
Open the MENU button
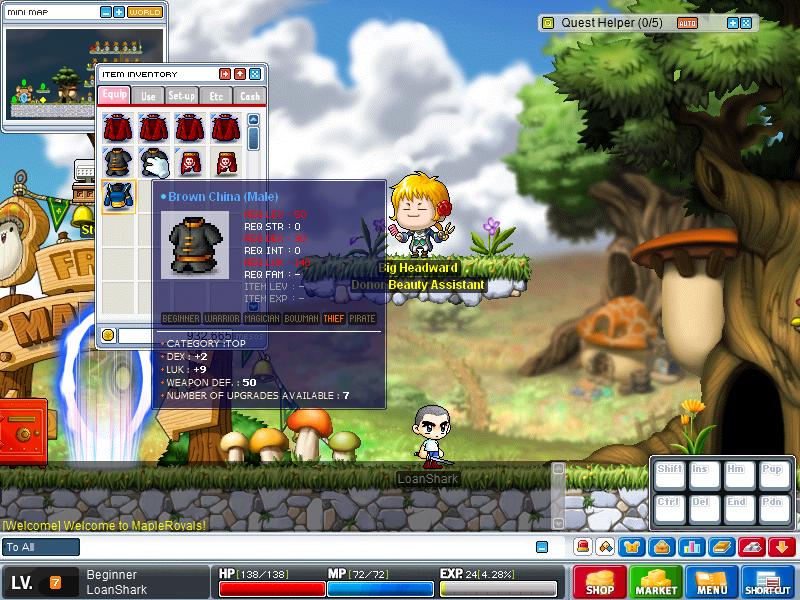tap(712, 582)
